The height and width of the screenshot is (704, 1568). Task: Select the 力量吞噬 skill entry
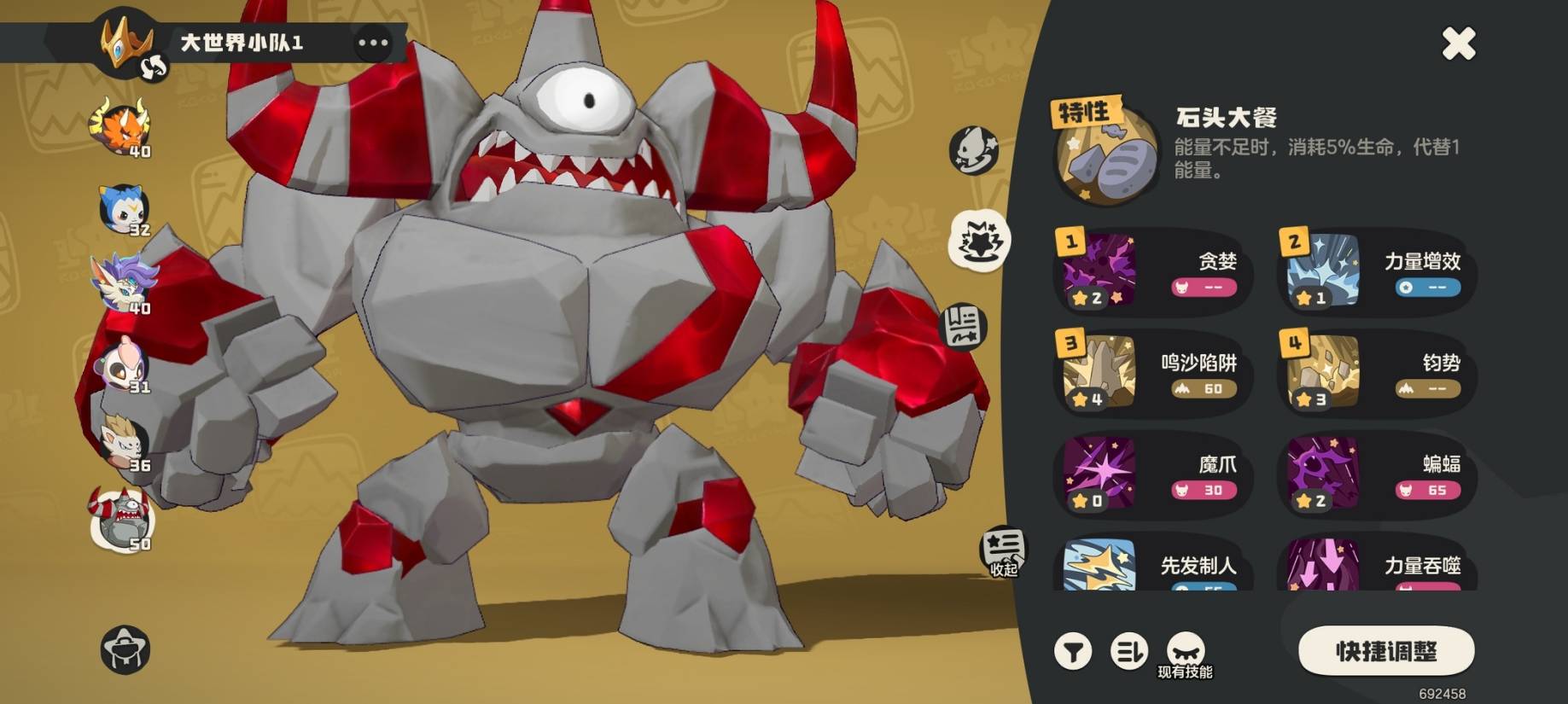1376,565
